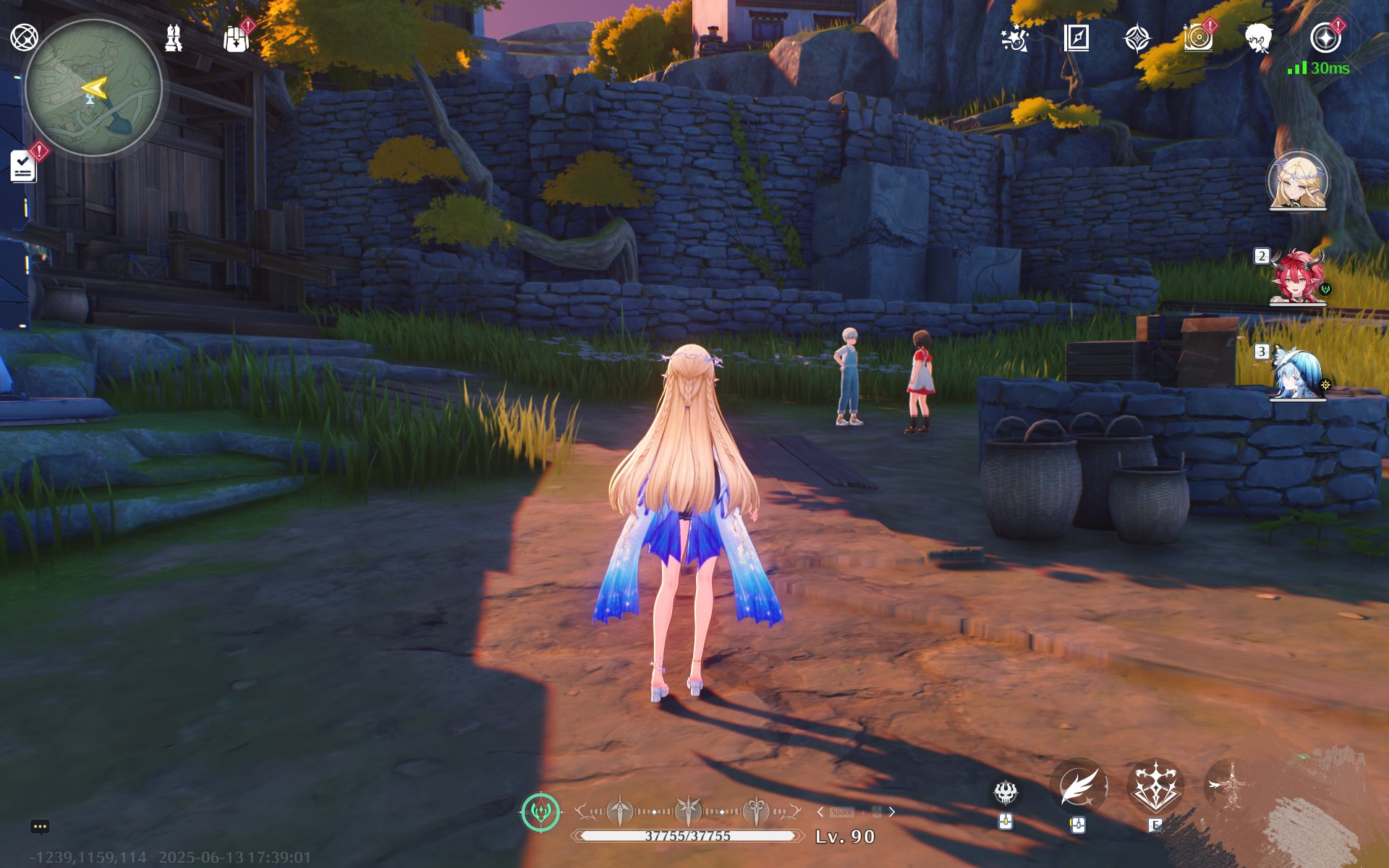Image resolution: width=1389 pixels, height=868 pixels.
Task: Open the backpack inventory
Action: click(236, 38)
